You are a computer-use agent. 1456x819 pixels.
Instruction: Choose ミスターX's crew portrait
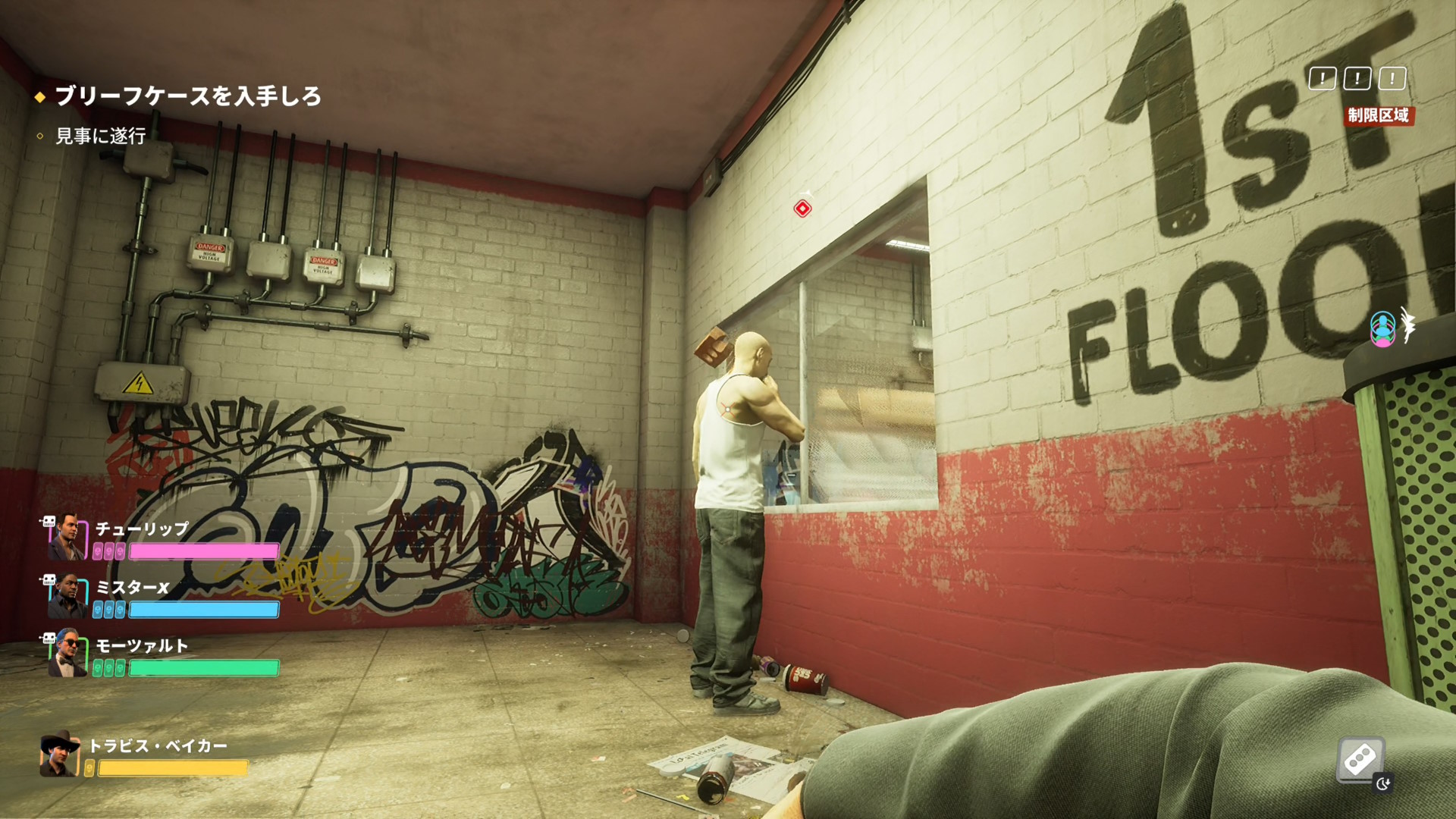pyautogui.click(x=67, y=596)
